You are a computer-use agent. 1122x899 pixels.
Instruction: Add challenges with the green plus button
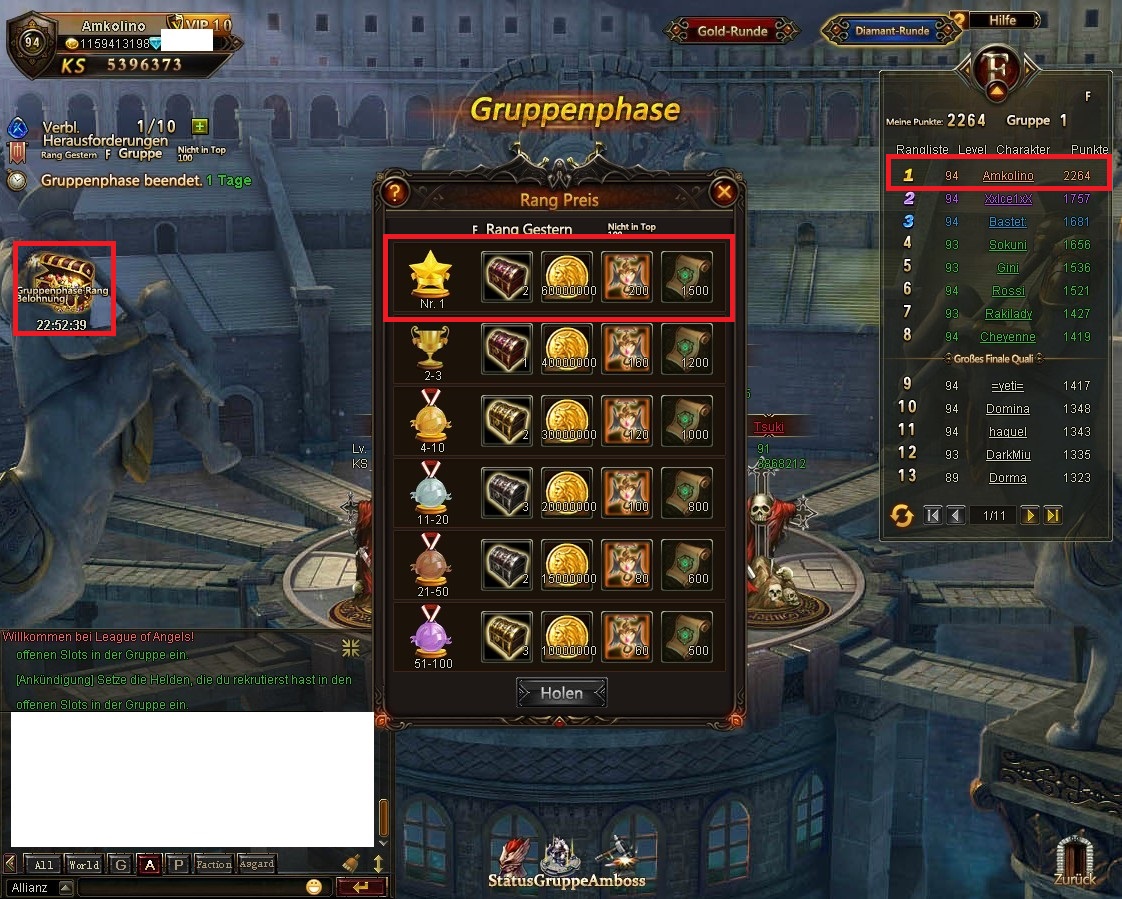(x=200, y=126)
